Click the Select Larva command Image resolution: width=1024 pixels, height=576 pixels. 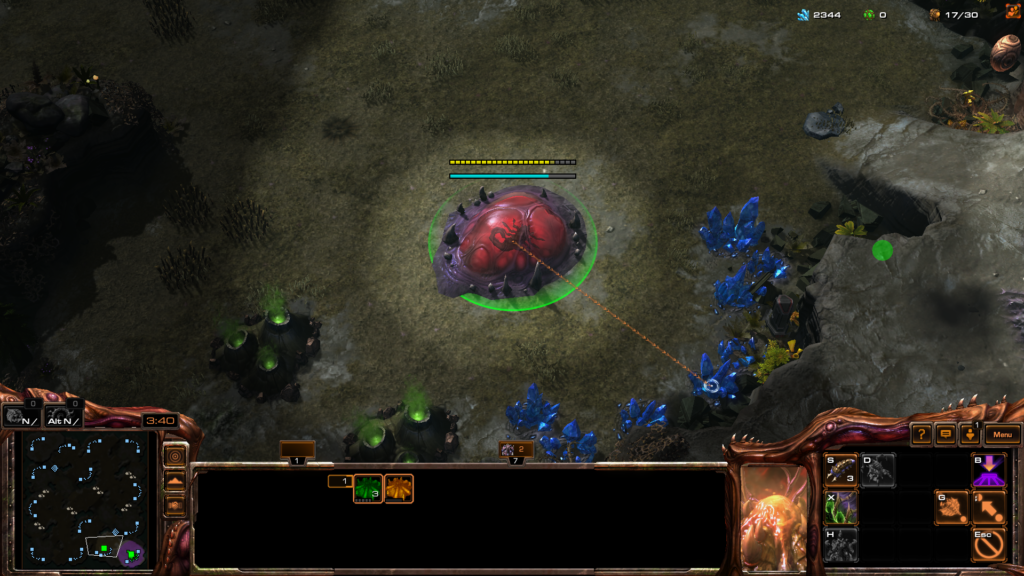click(x=841, y=470)
